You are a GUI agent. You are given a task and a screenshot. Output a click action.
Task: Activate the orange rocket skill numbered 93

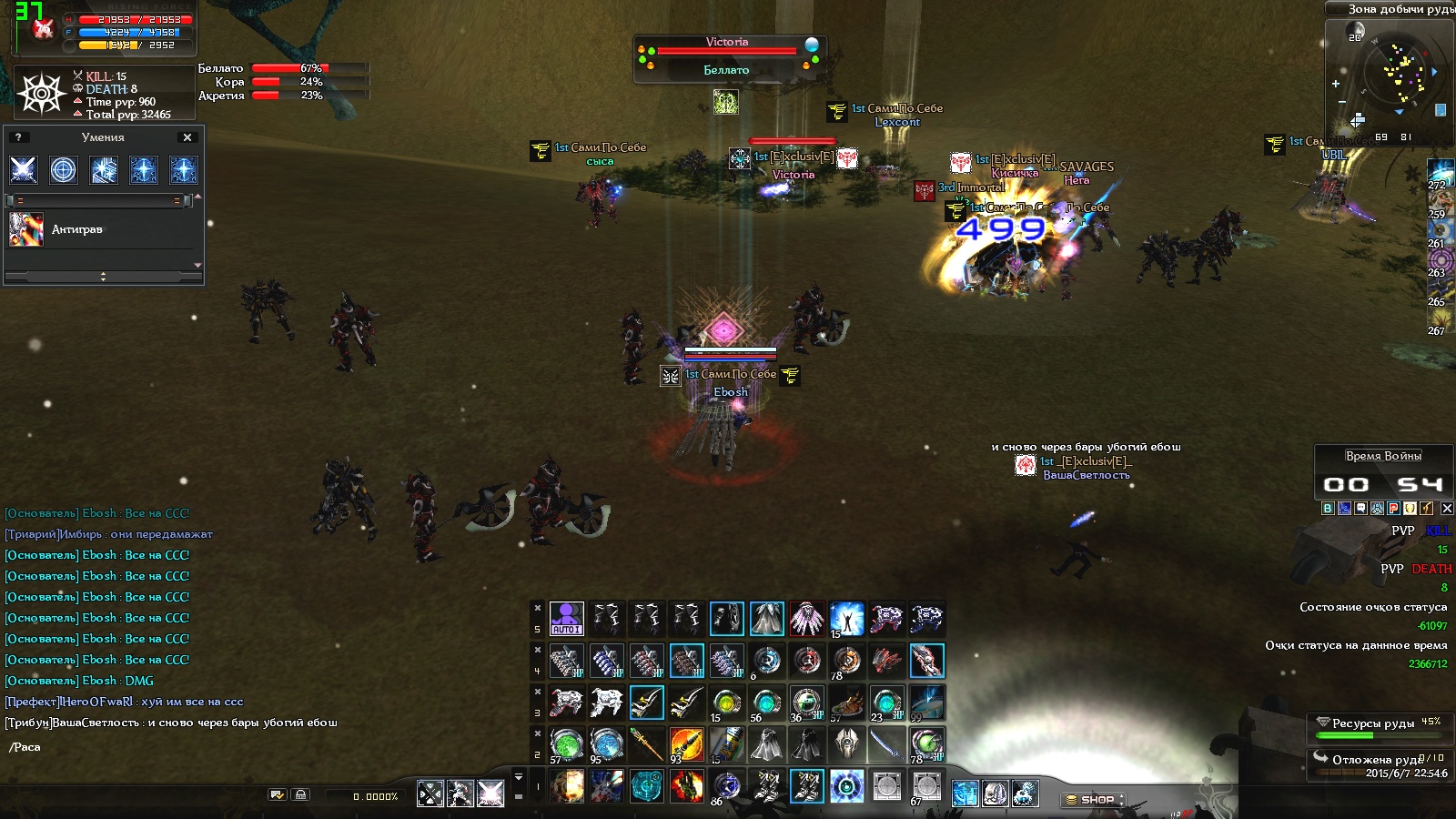(x=686, y=744)
